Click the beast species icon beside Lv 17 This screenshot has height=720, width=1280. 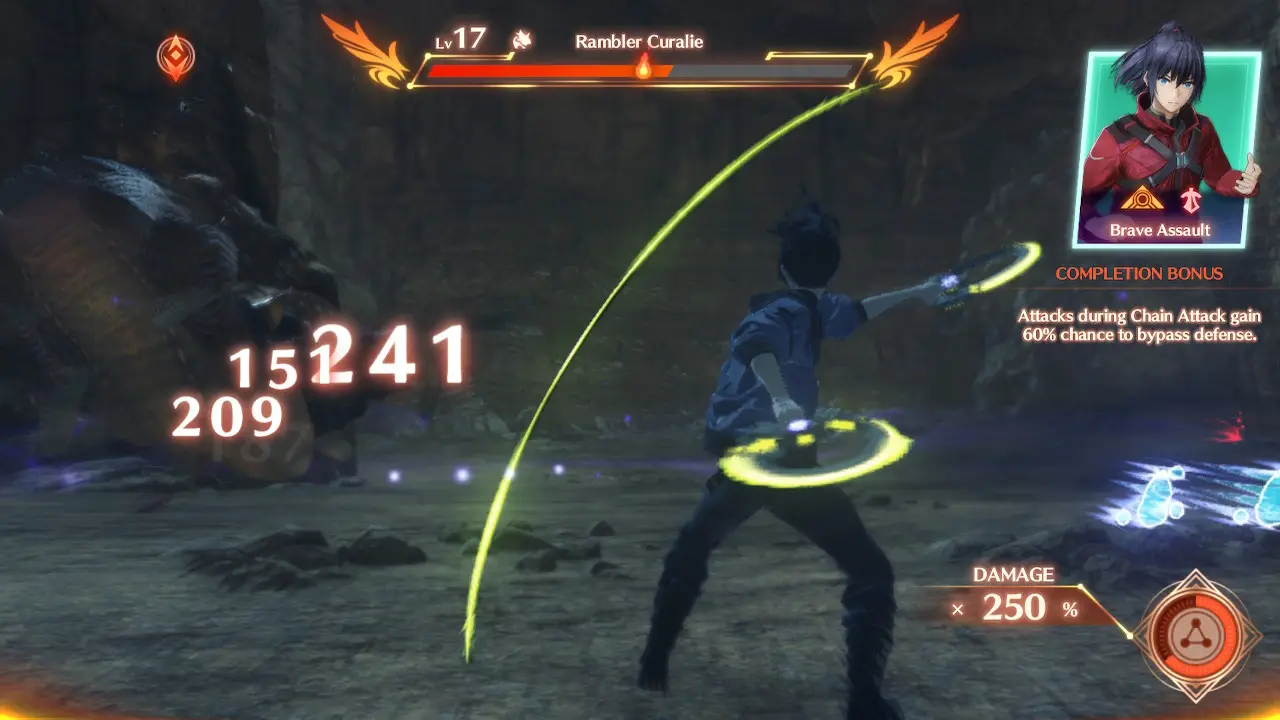524,40
